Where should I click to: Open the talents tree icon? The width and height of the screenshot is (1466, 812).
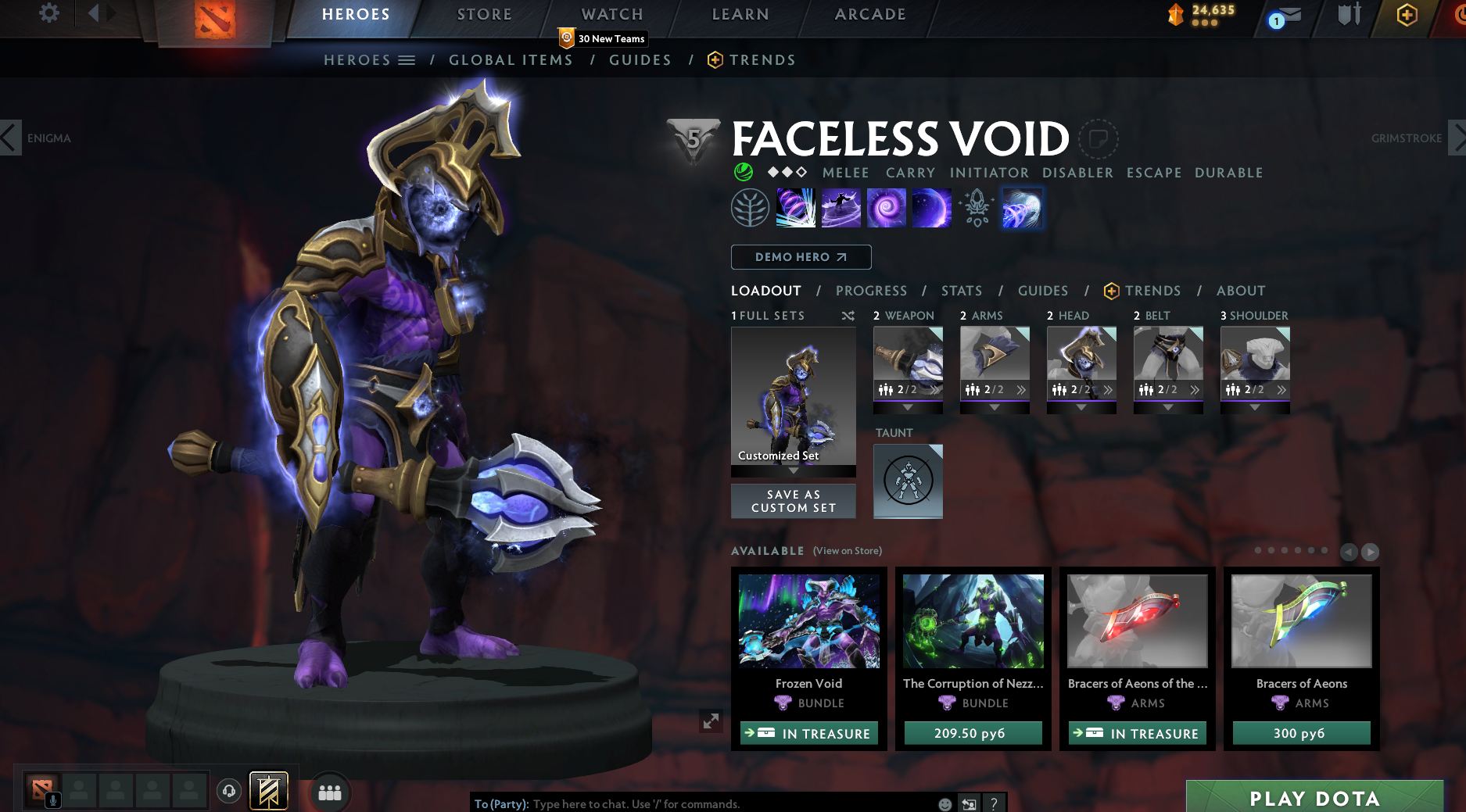751,207
